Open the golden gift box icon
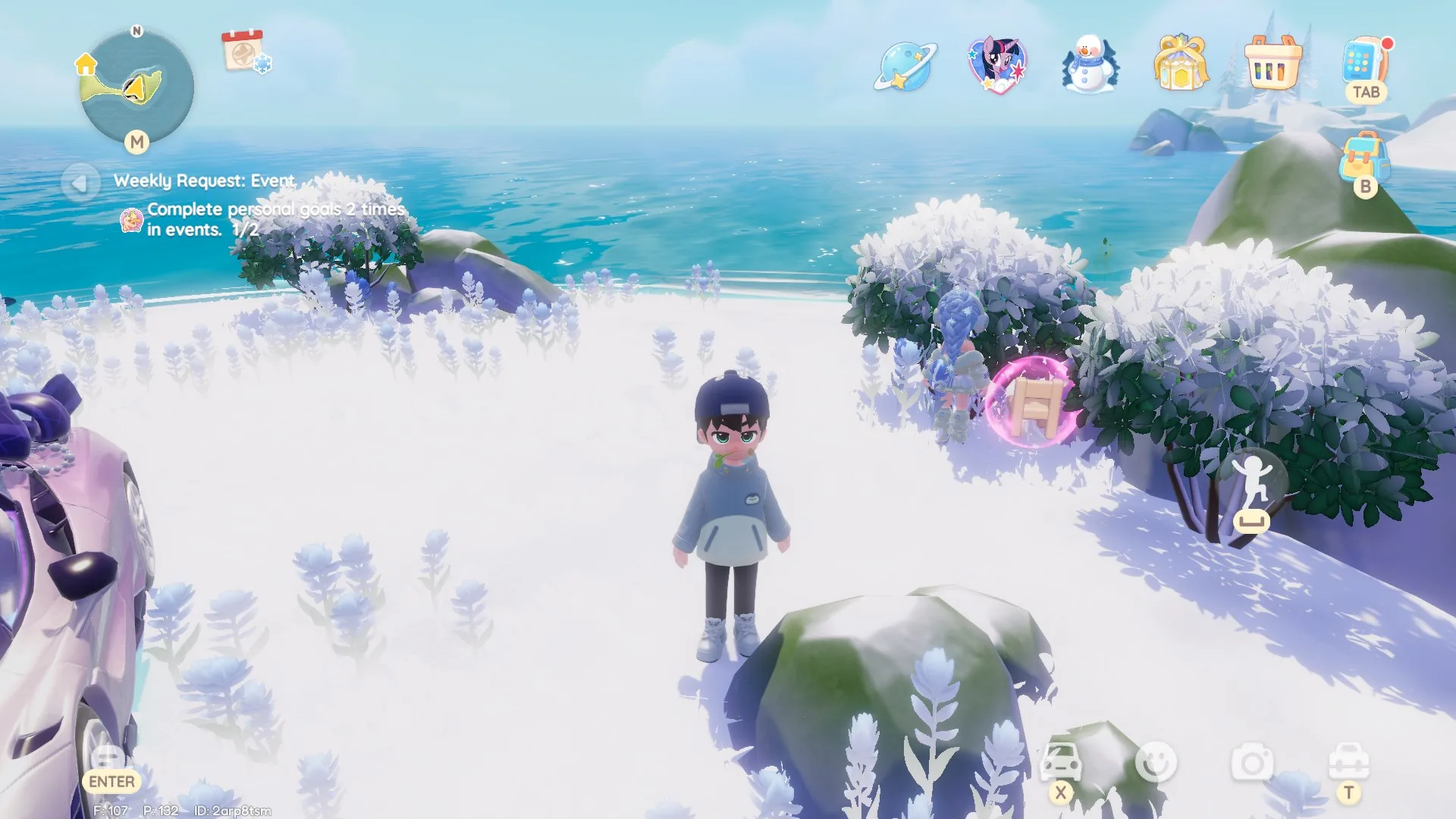Image resolution: width=1456 pixels, height=819 pixels. (x=1180, y=64)
